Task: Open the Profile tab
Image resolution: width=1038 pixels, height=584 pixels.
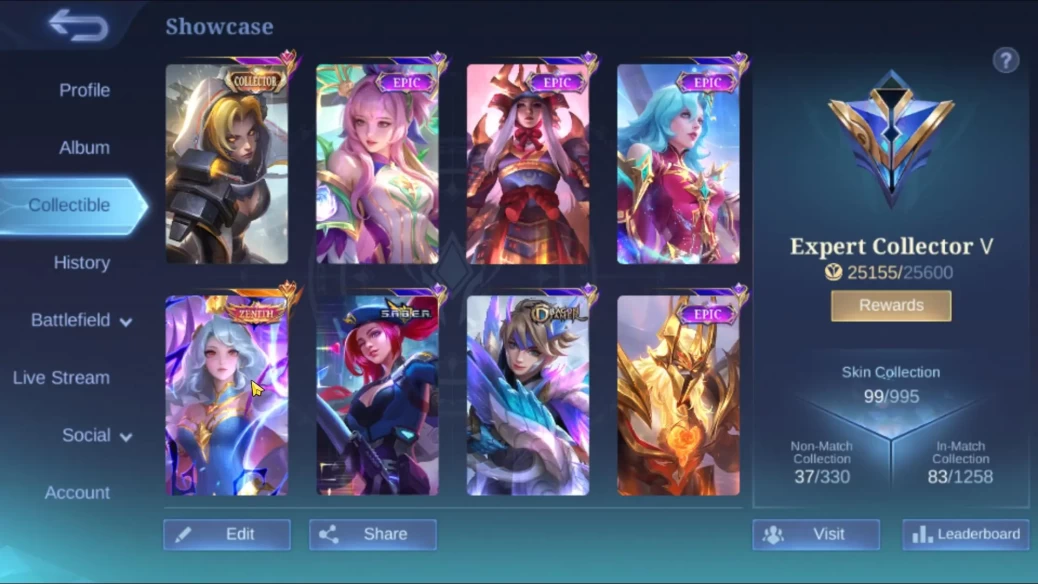Action: [84, 90]
